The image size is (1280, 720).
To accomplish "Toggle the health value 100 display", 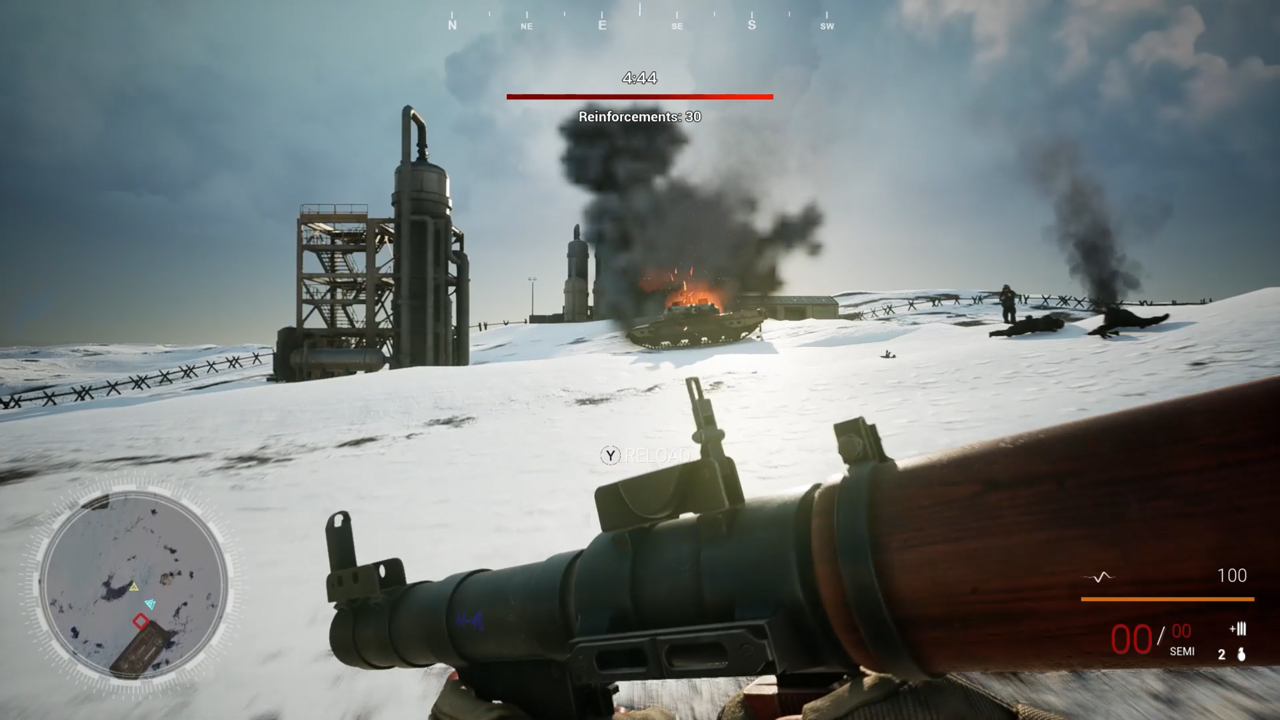I will (1232, 575).
